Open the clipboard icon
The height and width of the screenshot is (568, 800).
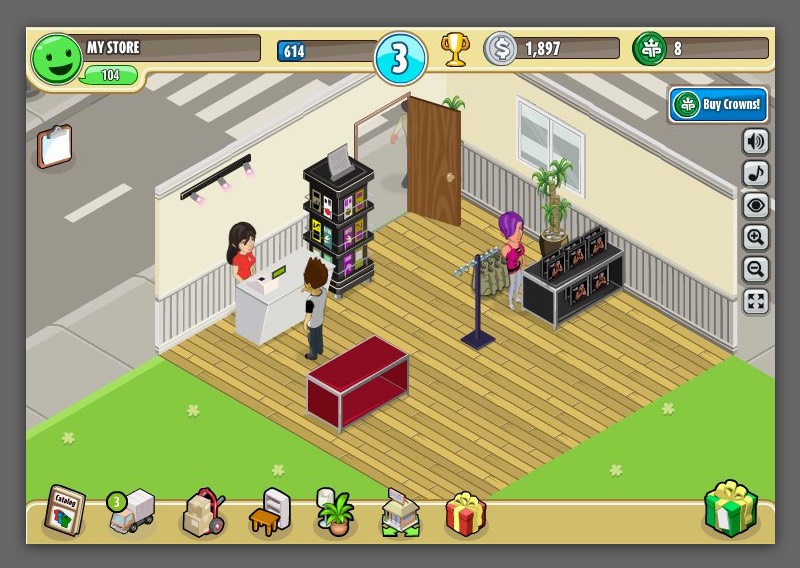coord(55,147)
